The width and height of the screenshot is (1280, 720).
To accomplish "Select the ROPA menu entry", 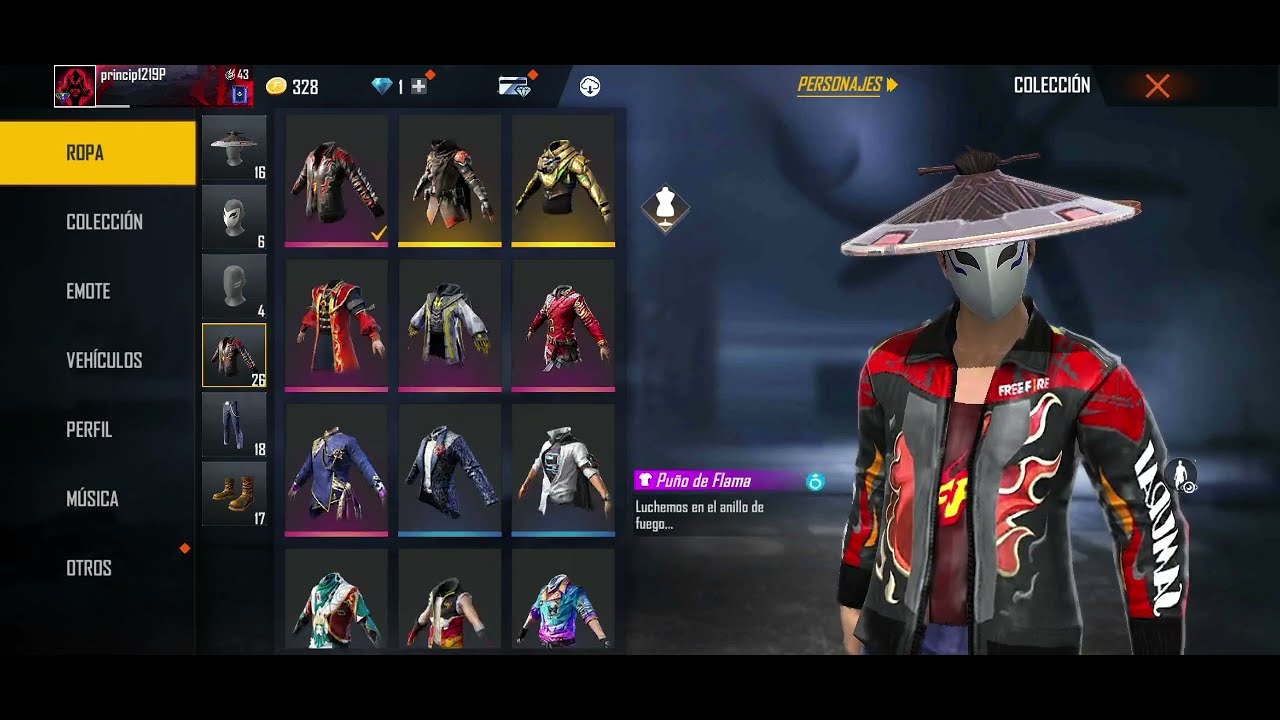I will [x=98, y=153].
